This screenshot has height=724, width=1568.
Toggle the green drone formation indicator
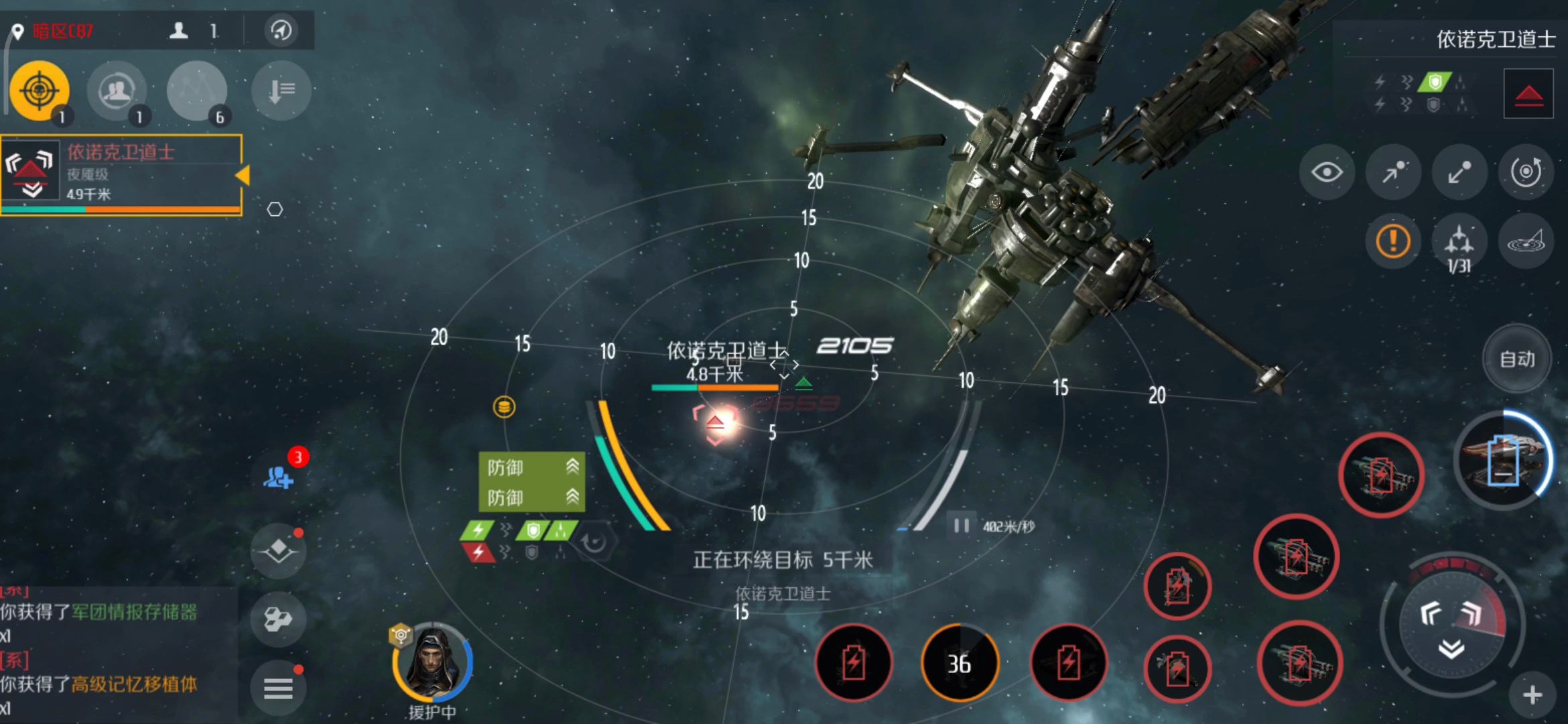pyautogui.click(x=560, y=529)
